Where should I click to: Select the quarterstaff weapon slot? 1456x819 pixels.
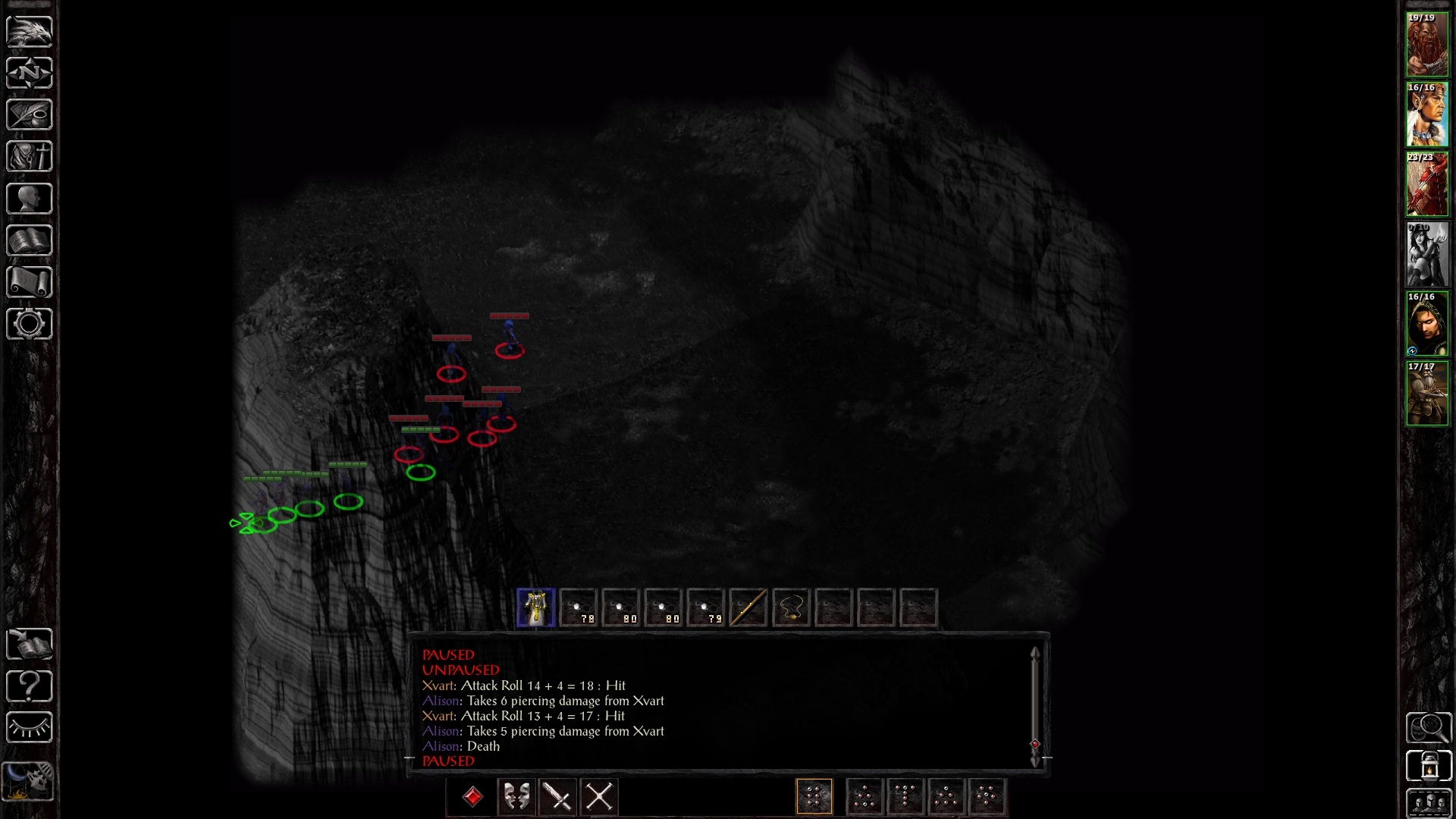pos(748,608)
